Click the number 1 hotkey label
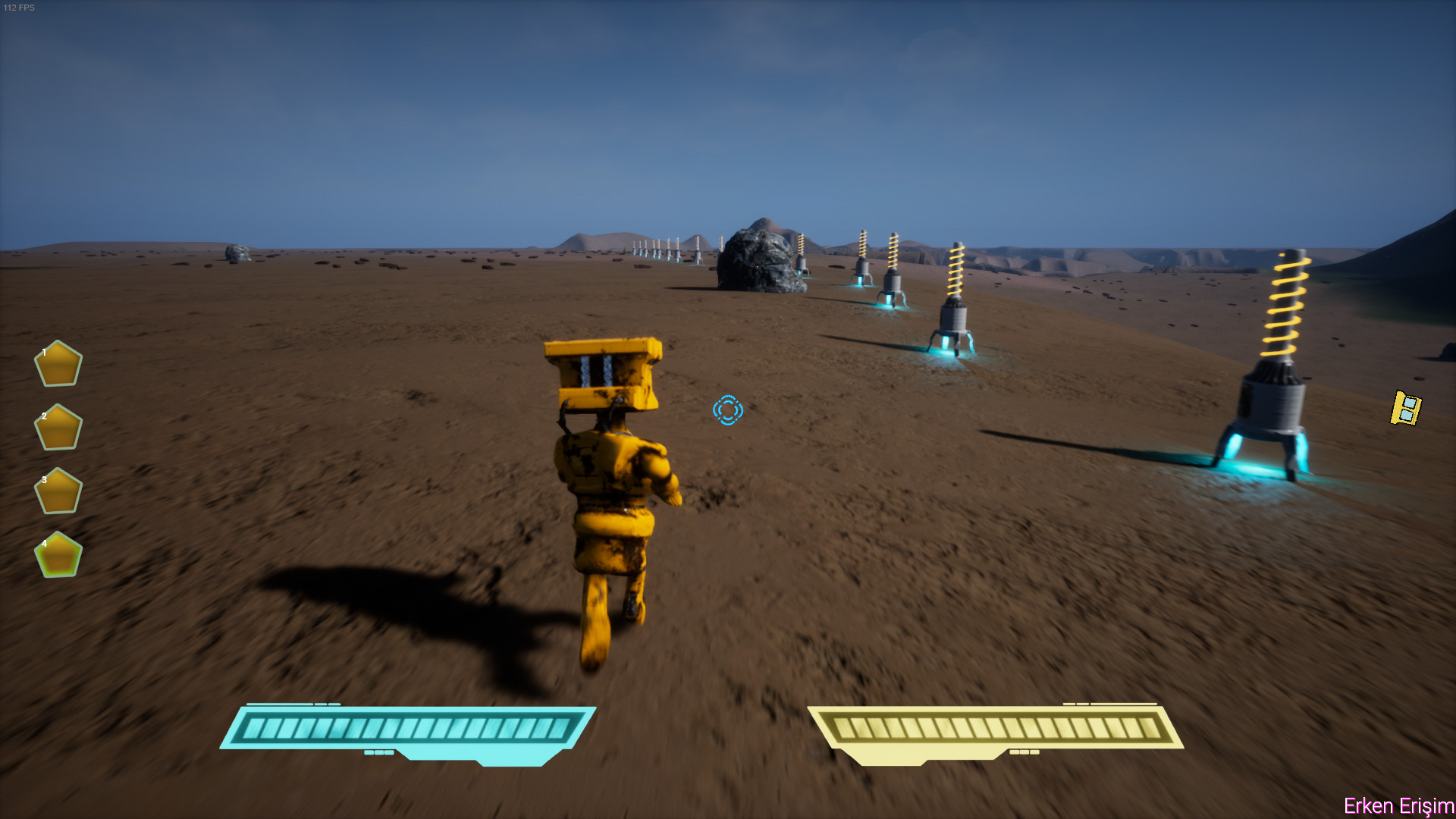 44,351
